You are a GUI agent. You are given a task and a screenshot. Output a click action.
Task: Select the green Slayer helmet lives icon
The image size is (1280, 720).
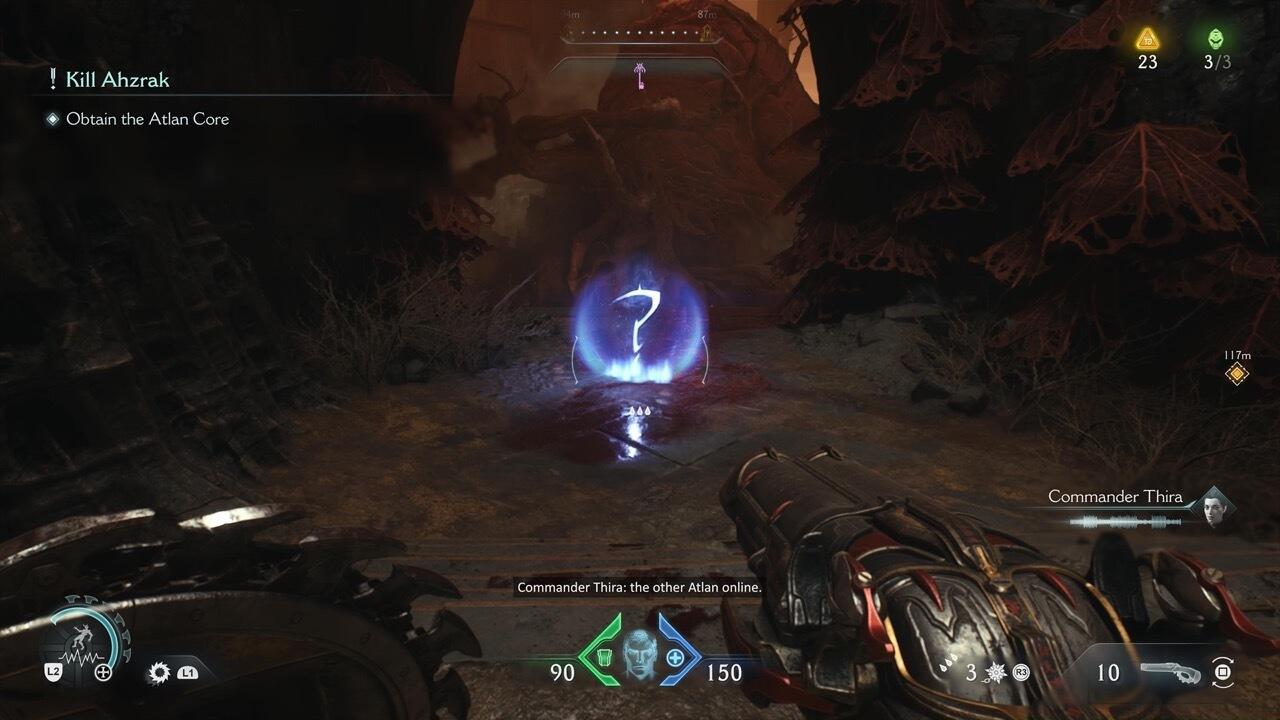(x=1216, y=39)
